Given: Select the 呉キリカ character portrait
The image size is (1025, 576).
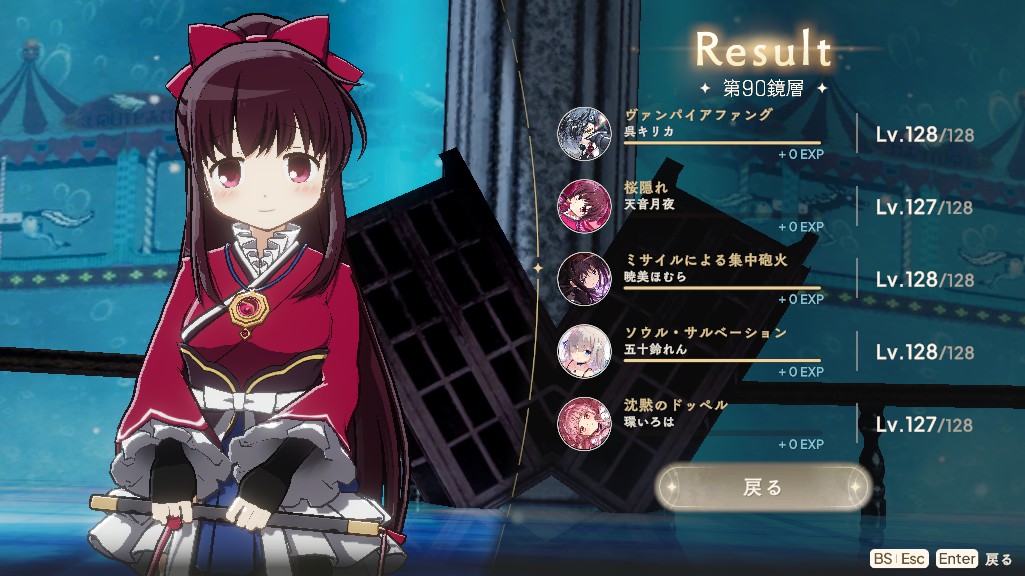Looking at the screenshot, I should pos(582,132).
